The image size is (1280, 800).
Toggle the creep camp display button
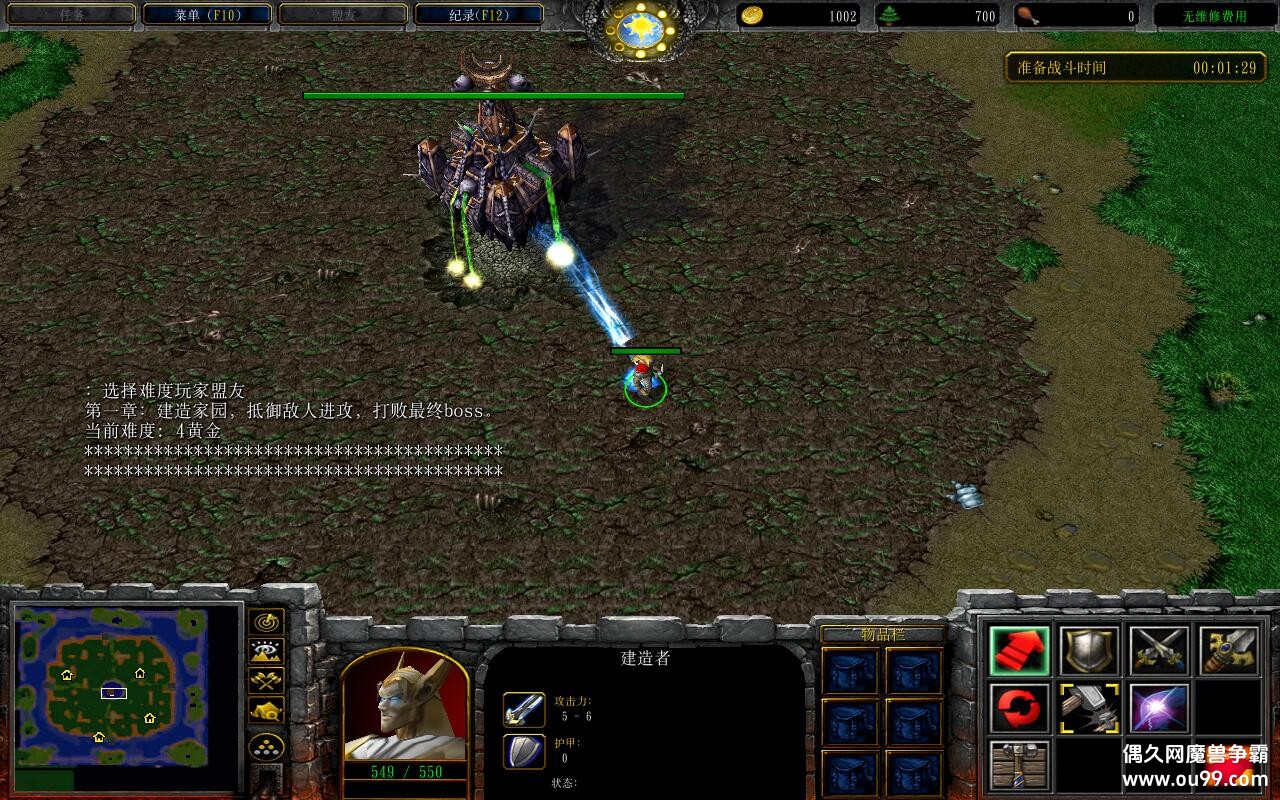tap(266, 710)
